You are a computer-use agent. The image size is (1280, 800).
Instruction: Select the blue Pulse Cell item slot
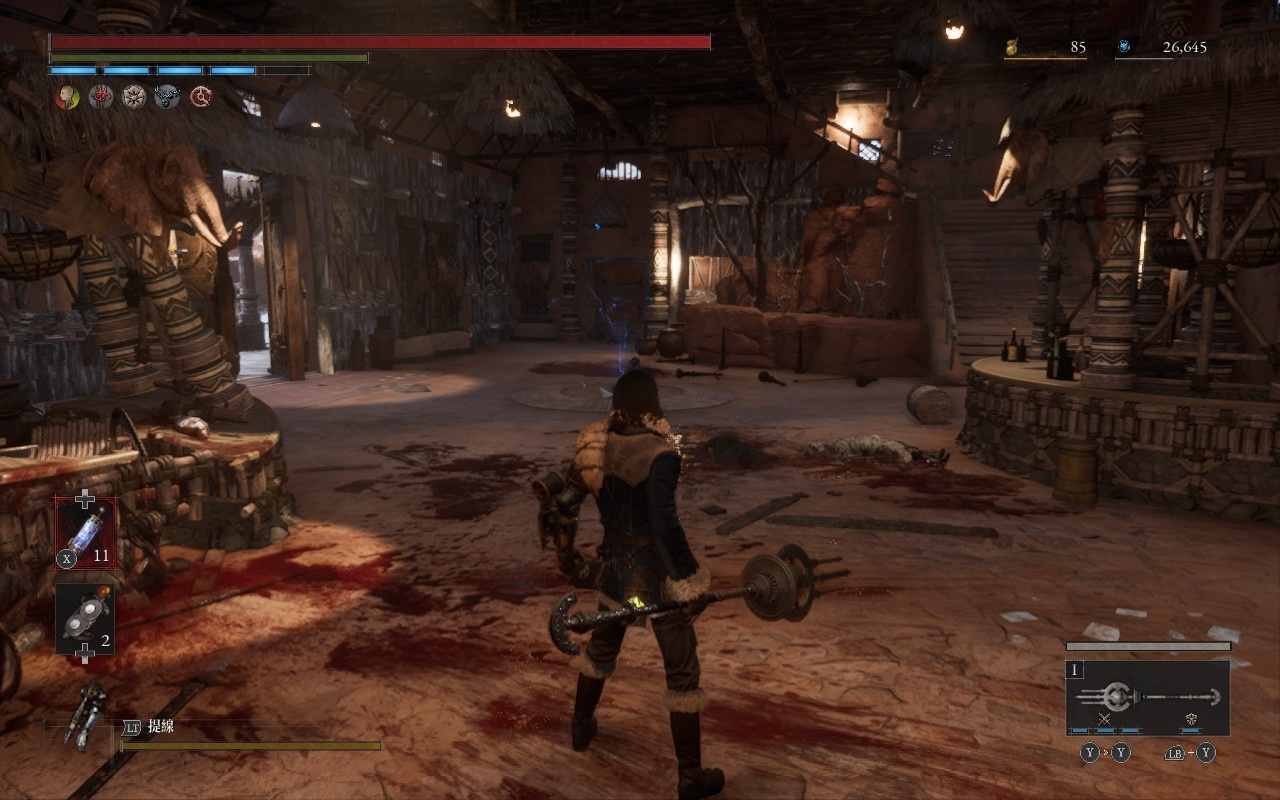[86, 533]
